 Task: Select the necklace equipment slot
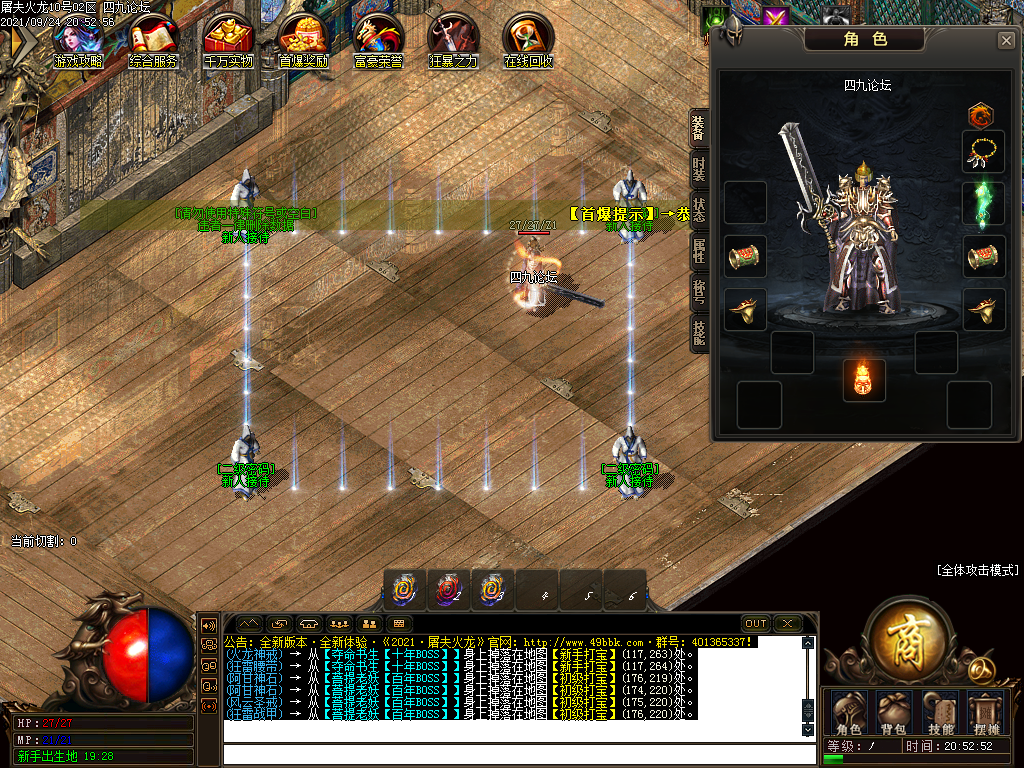(983, 152)
